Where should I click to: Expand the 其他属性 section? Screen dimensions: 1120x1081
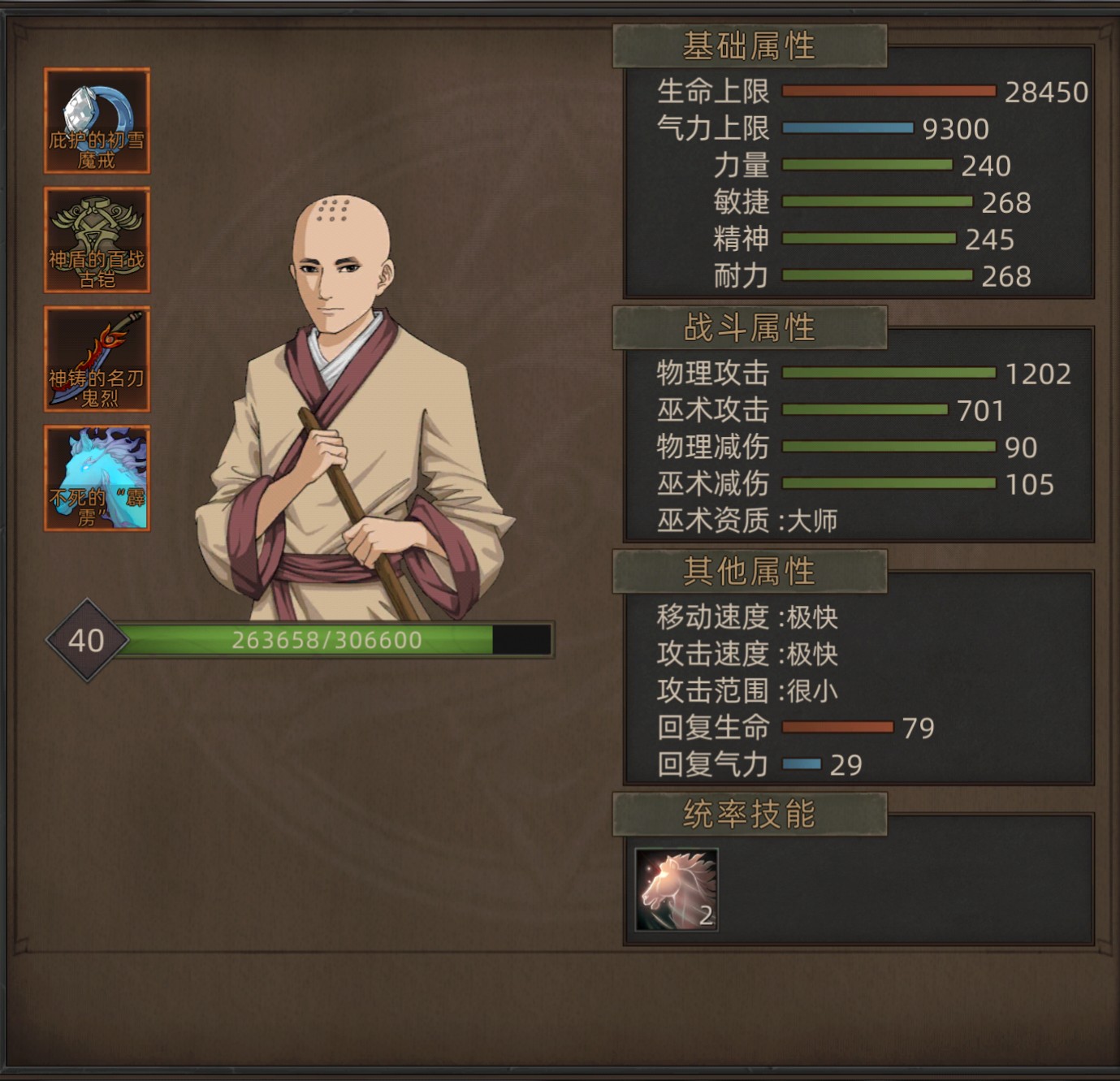pos(749,572)
